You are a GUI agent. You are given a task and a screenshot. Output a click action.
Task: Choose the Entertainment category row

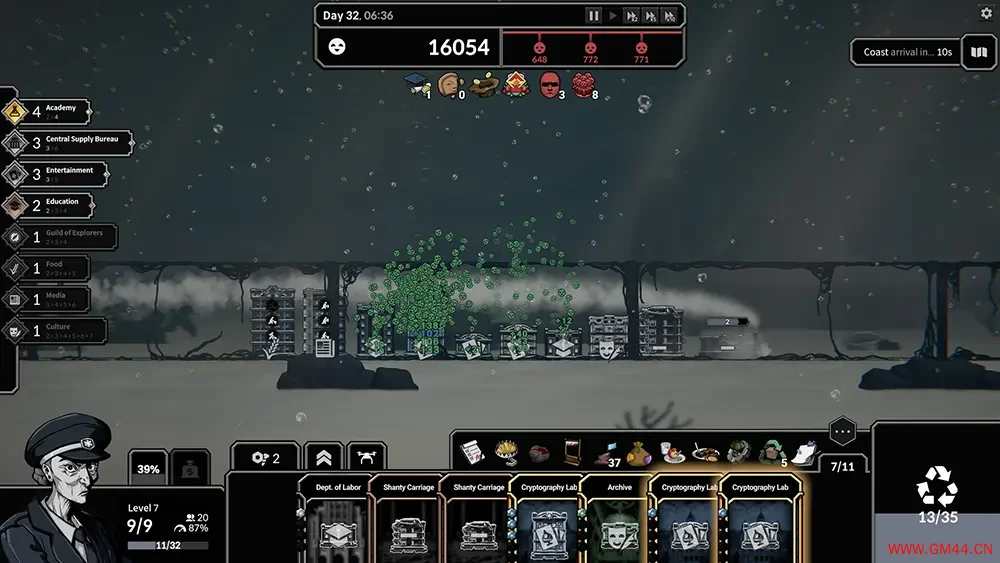point(55,174)
